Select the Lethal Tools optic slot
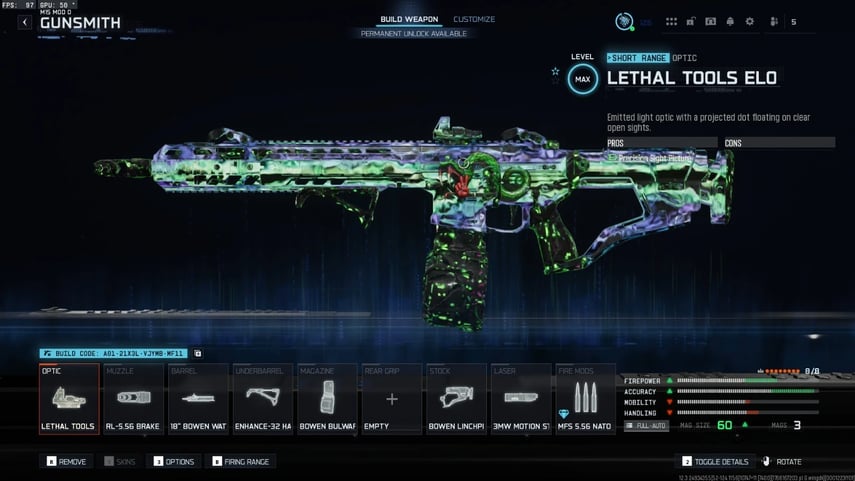This screenshot has width=855, height=481. point(69,399)
